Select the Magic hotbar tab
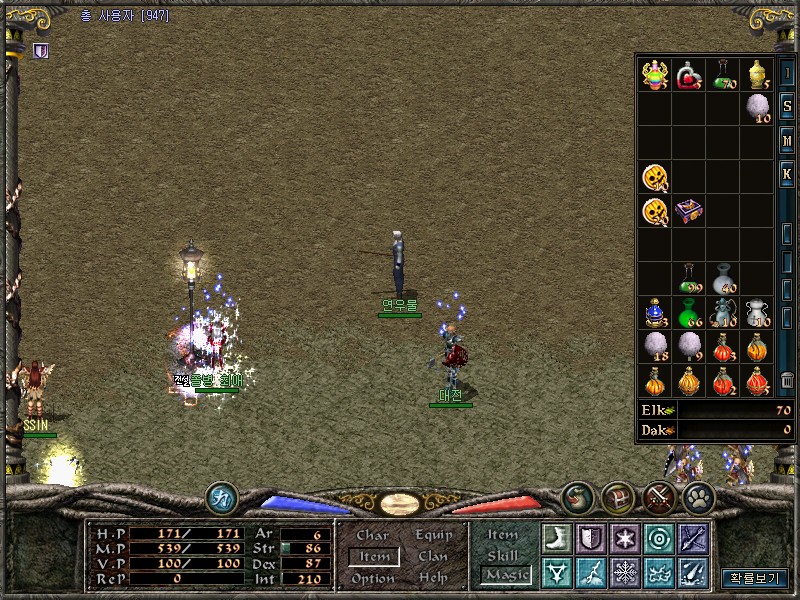Viewport: 800px width, 600px height. point(505,575)
